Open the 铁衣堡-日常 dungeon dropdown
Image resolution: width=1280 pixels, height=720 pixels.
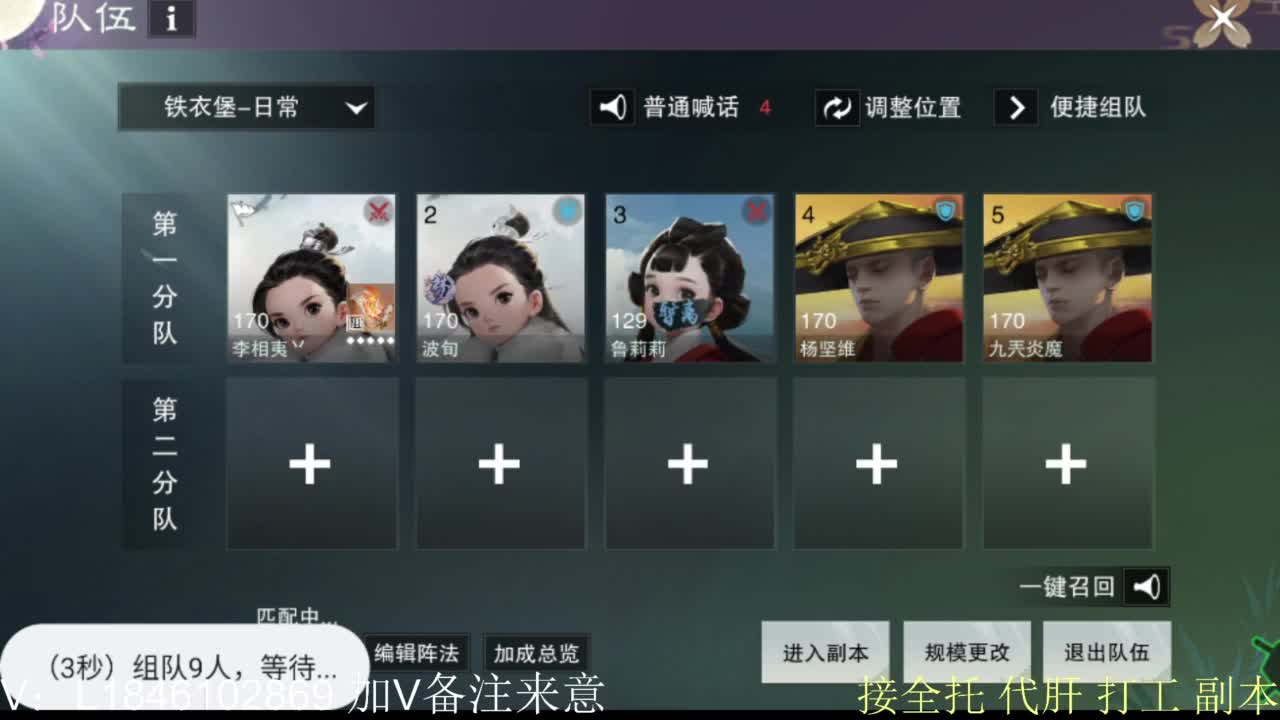pos(245,108)
